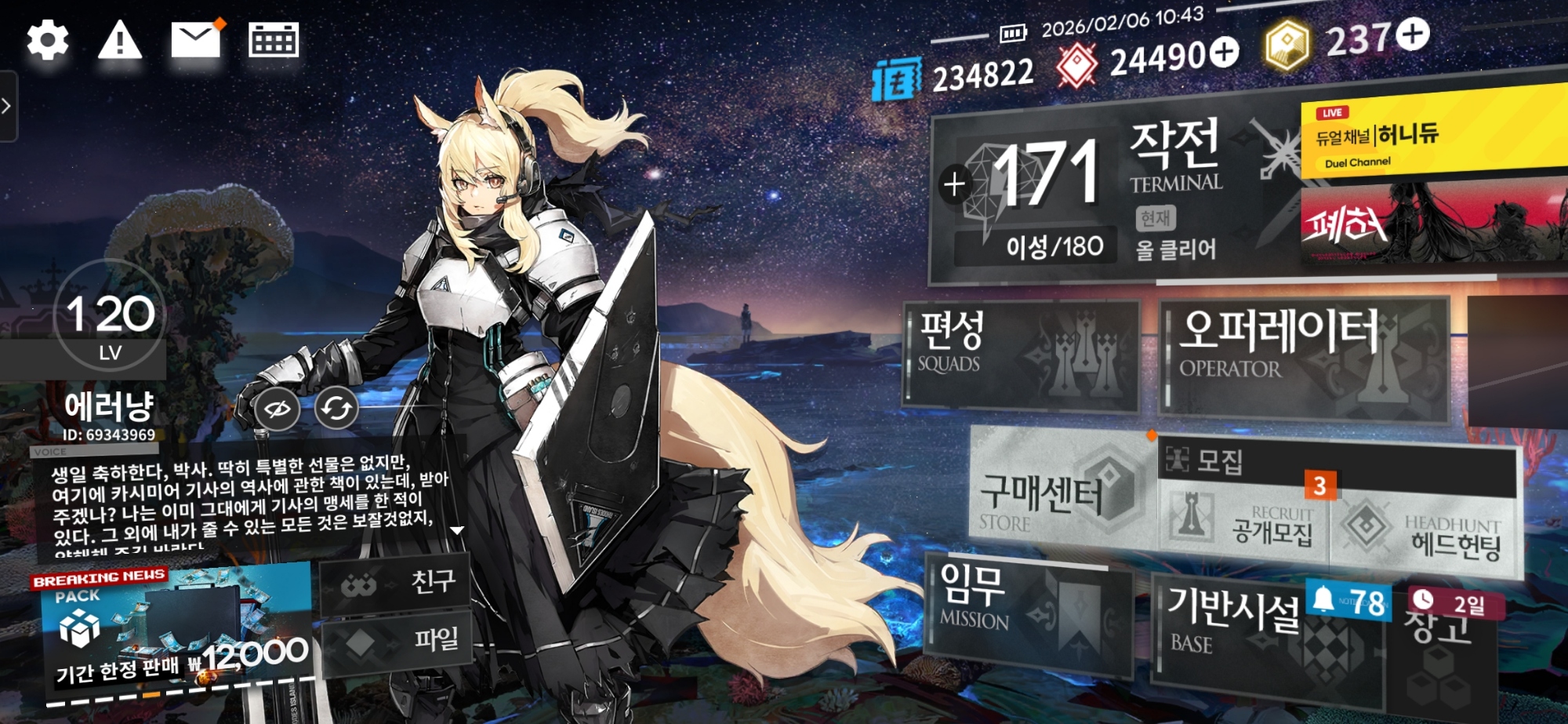Restore sanity with the plus button
The image size is (1568, 724).
(955, 185)
